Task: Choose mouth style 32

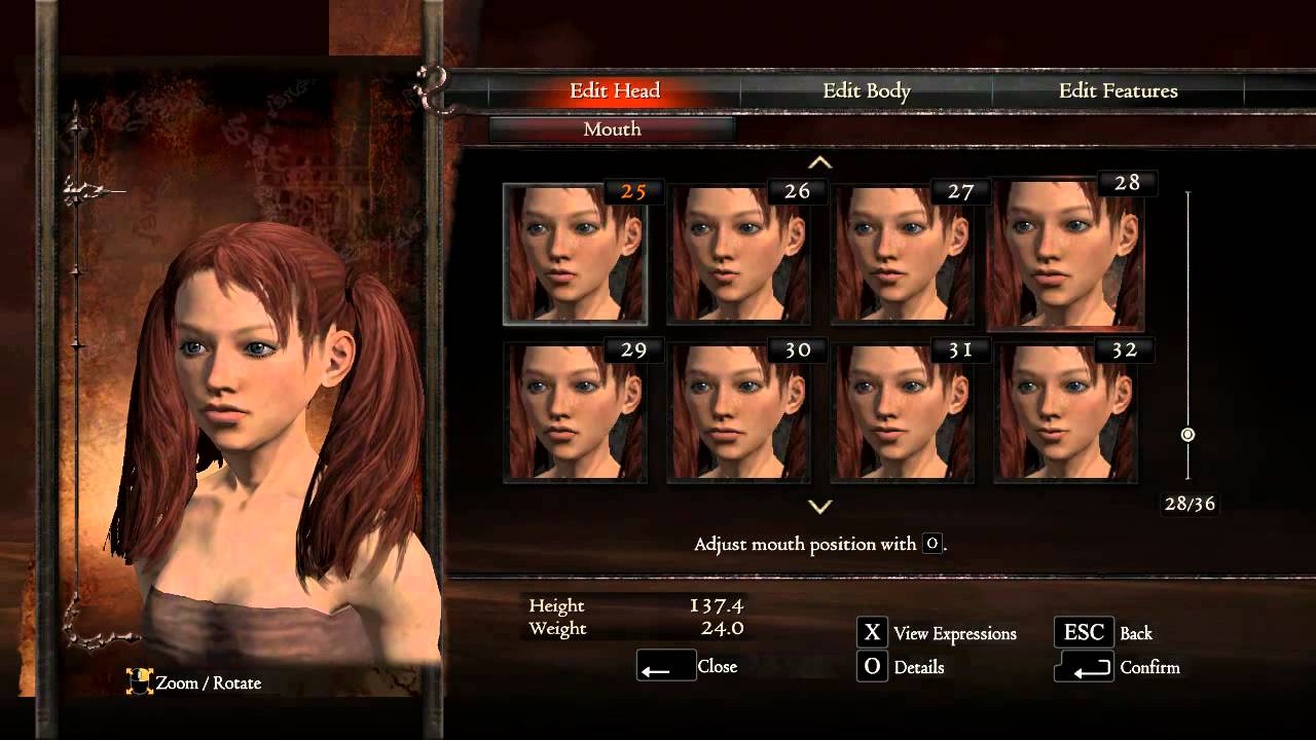Action: click(x=1066, y=412)
